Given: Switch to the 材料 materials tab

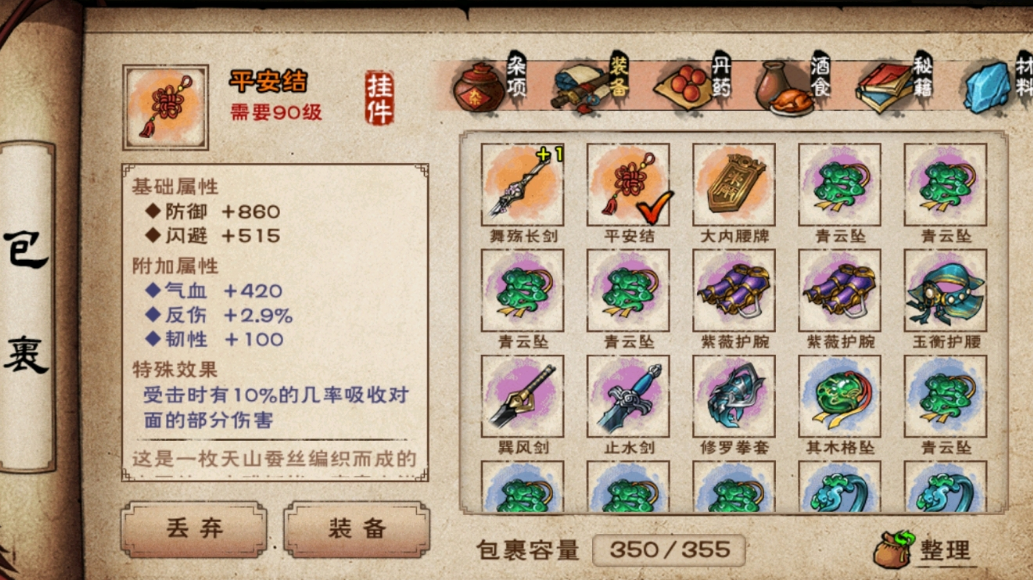Looking at the screenshot, I should (x=998, y=84).
